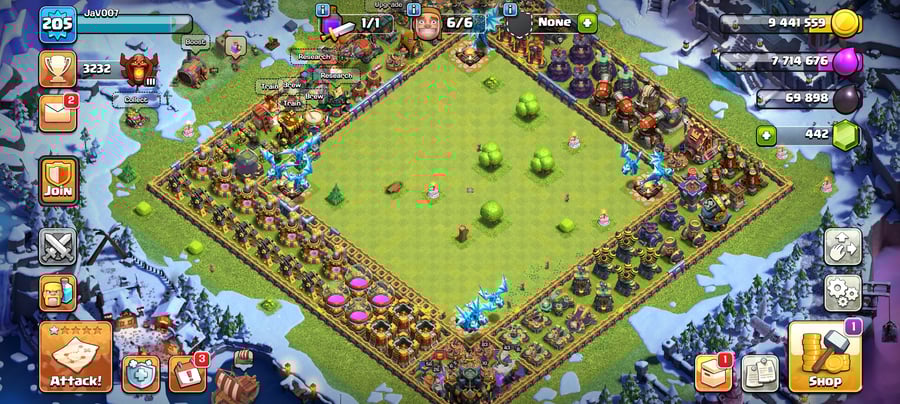Open the shield with plus icon
Image resolution: width=900 pixels, height=404 pixels.
(141, 373)
